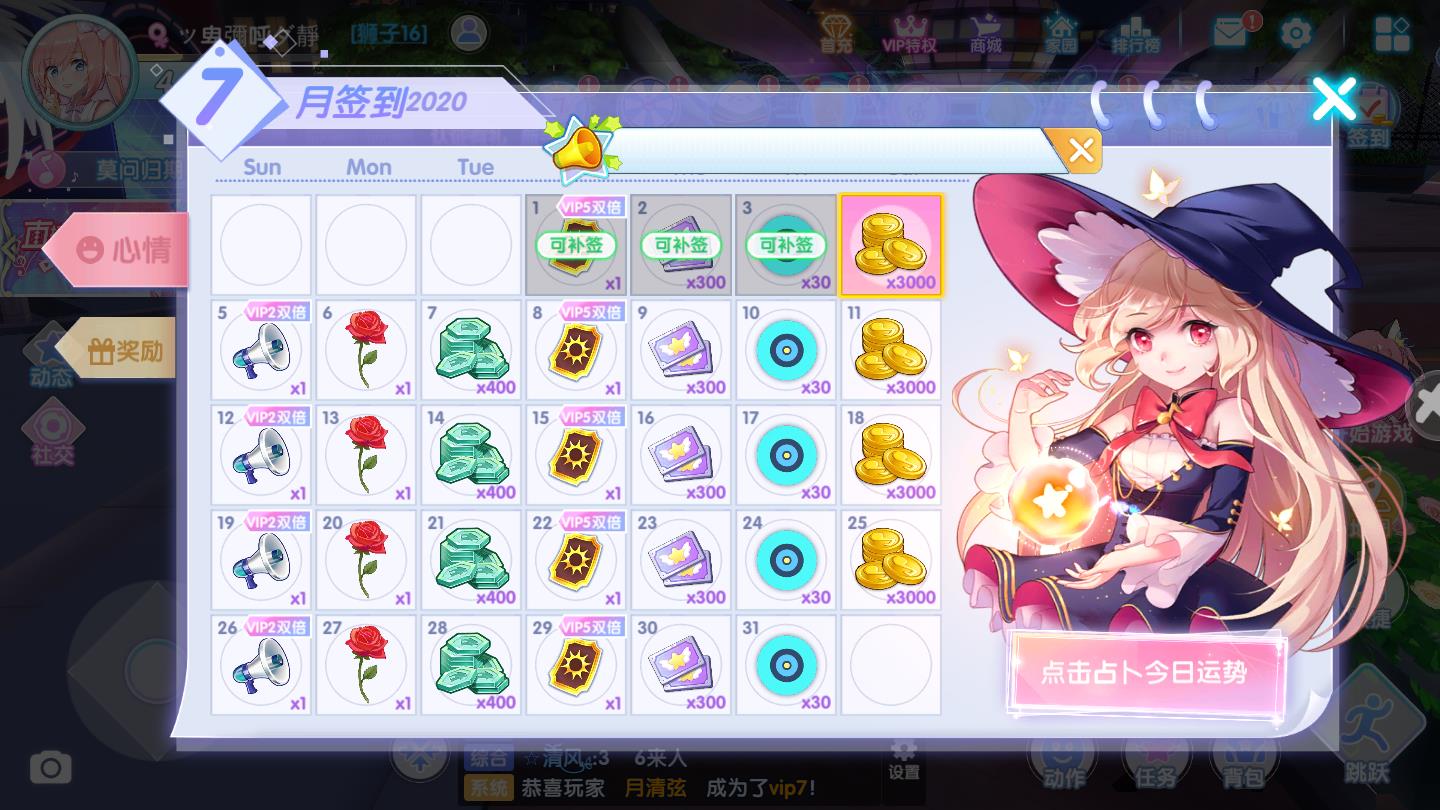
Task: Switch to the 系统 chat channel
Action: coord(489,788)
